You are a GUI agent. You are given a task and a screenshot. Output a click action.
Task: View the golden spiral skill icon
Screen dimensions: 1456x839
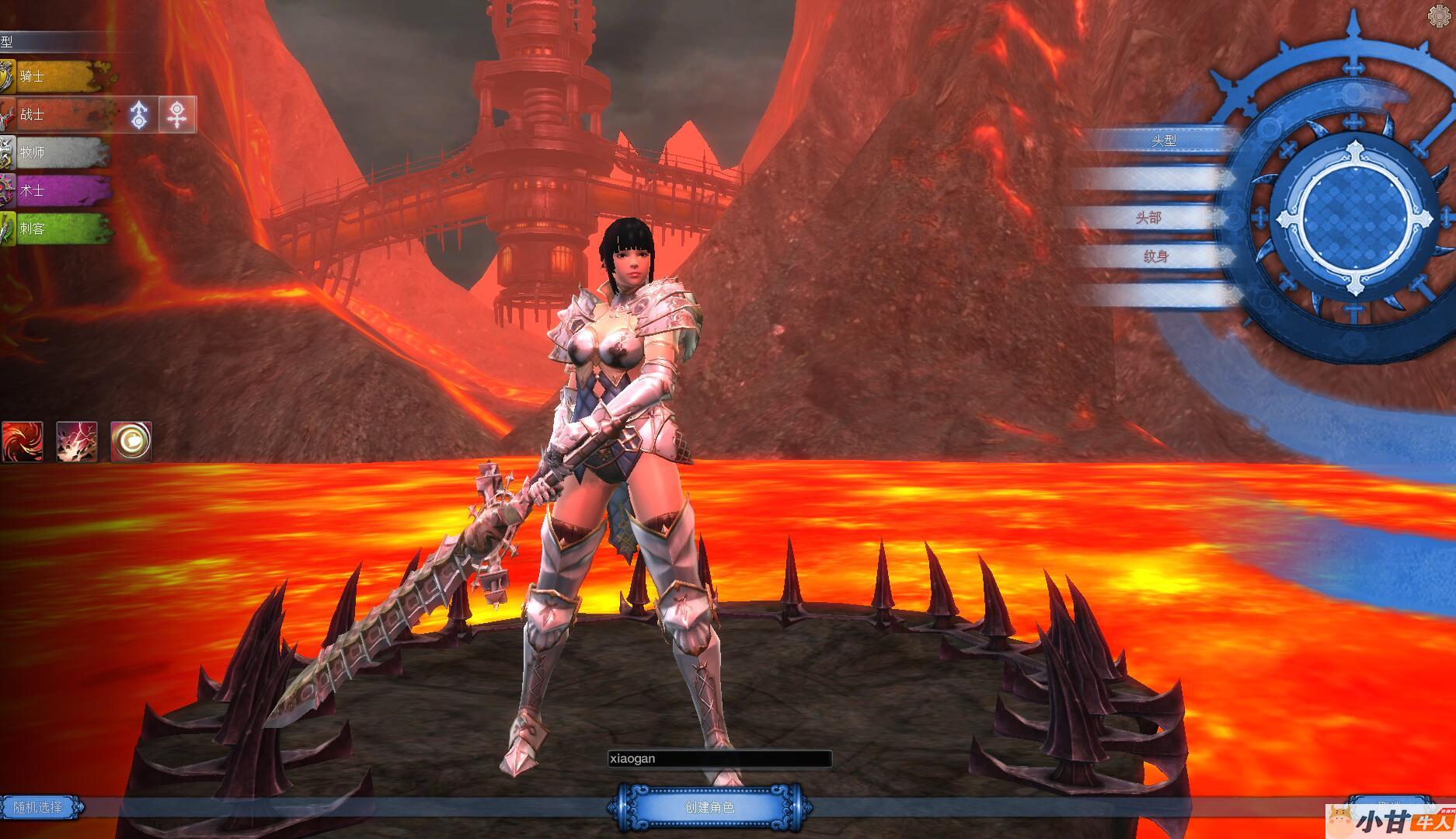point(131,442)
